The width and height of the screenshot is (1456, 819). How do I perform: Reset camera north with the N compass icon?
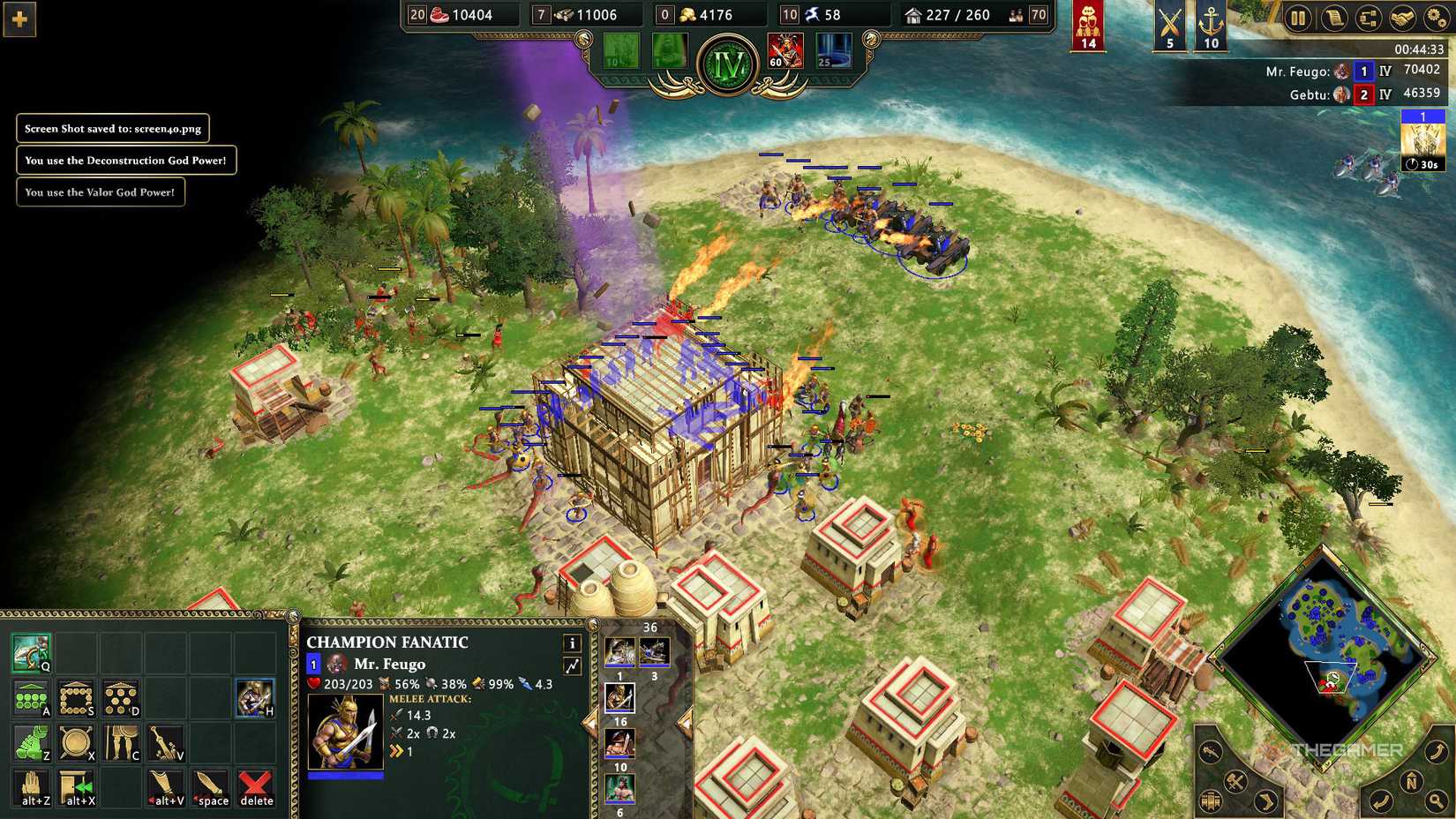point(1413,781)
